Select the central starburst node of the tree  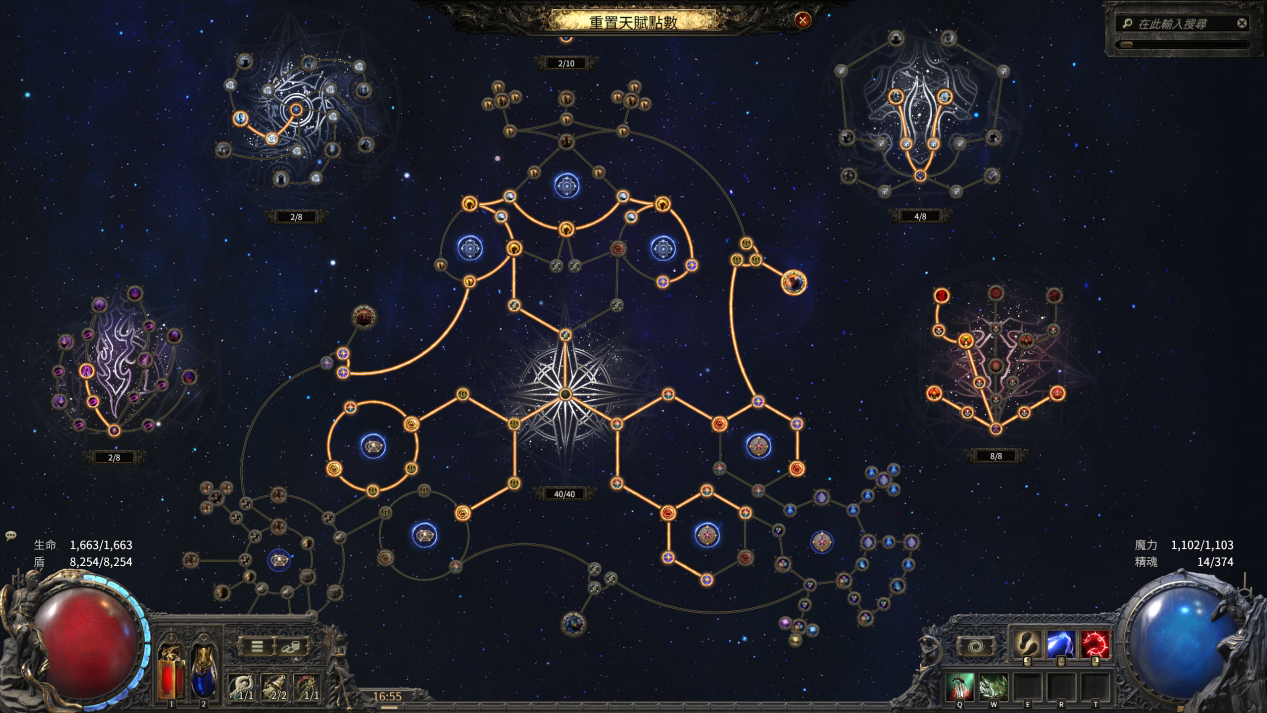click(x=565, y=394)
